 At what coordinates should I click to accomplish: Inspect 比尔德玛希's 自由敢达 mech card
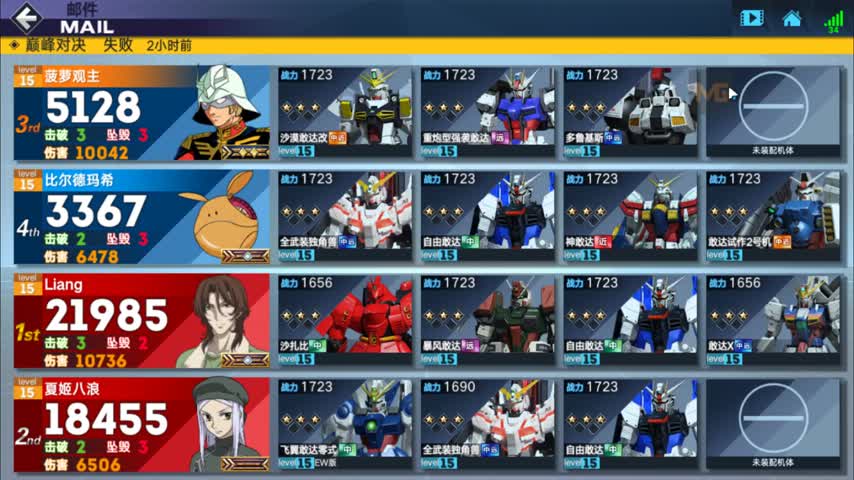click(488, 216)
